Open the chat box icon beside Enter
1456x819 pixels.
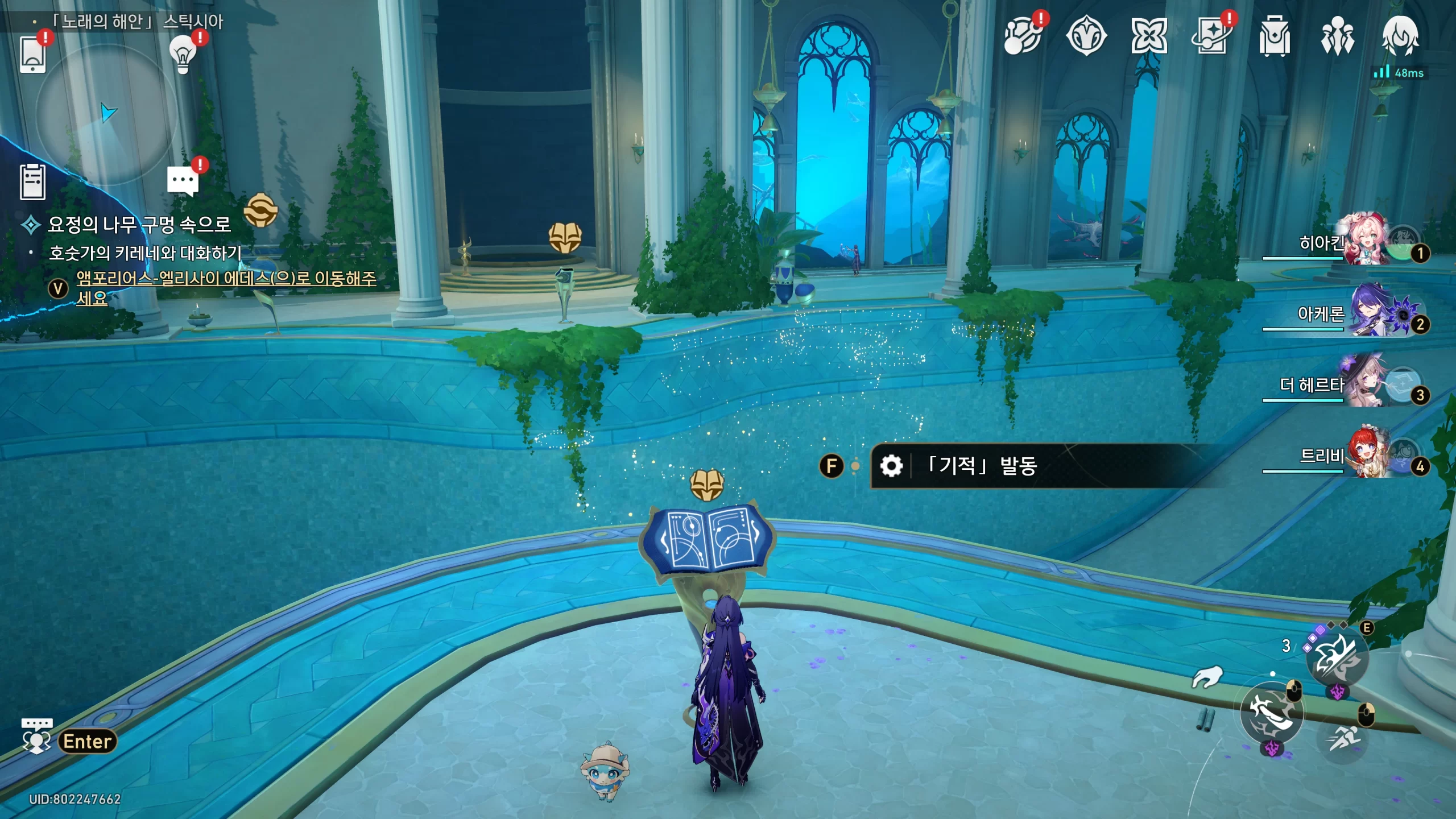[x=37, y=736]
